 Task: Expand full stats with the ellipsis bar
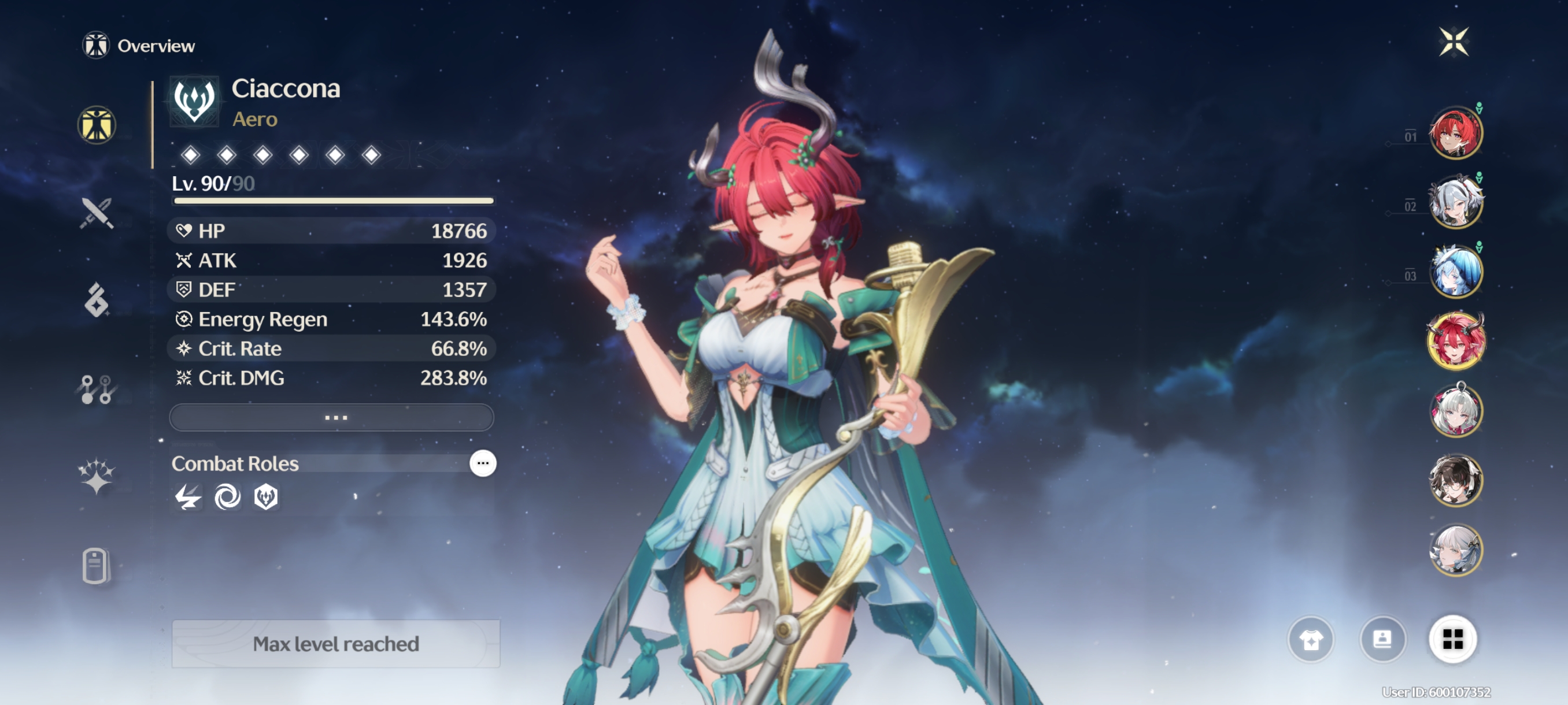pyautogui.click(x=332, y=417)
